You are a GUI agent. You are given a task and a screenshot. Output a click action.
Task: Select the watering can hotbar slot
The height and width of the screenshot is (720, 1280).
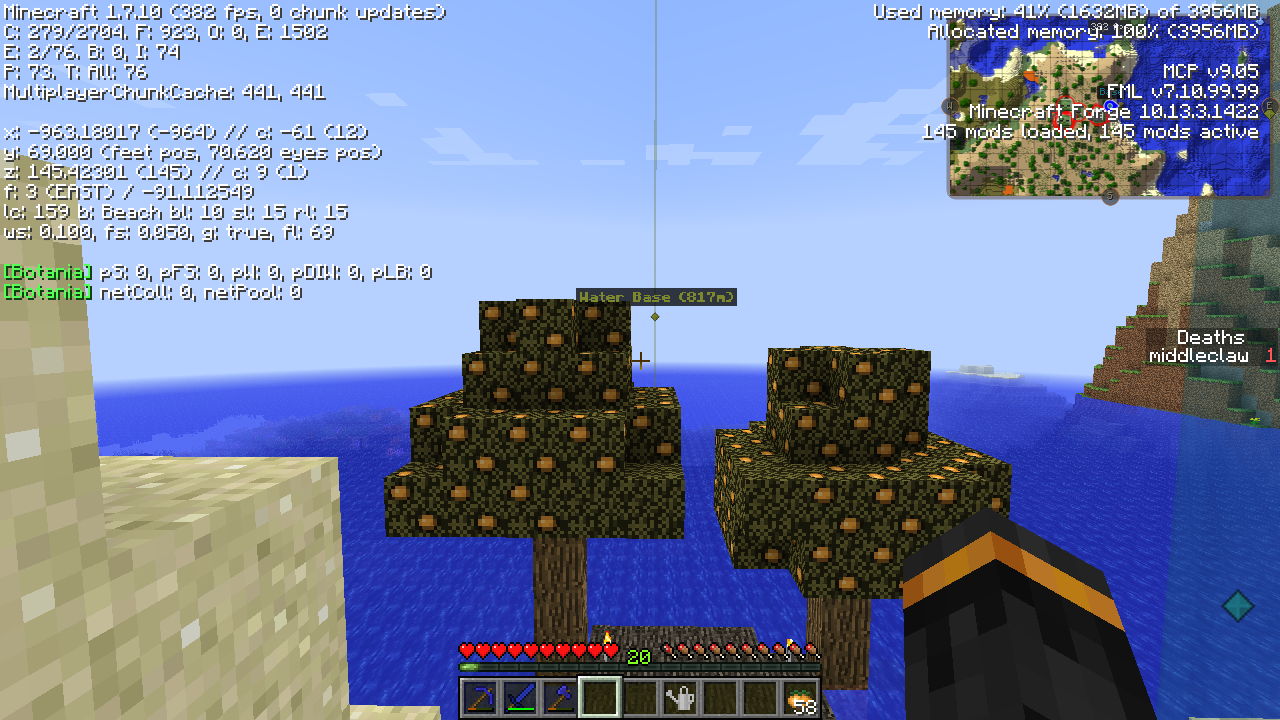click(680, 697)
